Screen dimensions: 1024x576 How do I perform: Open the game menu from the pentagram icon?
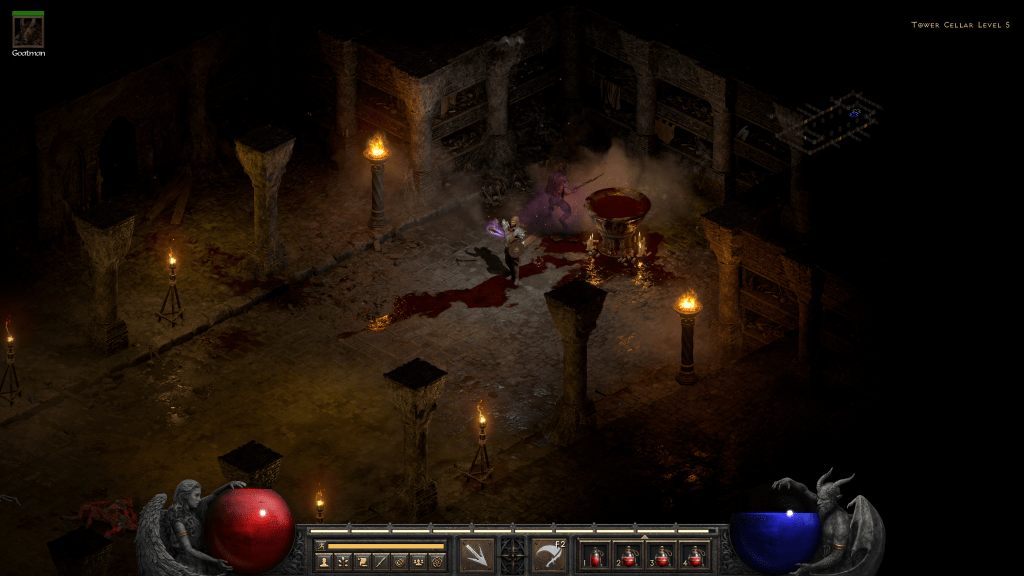[437, 562]
